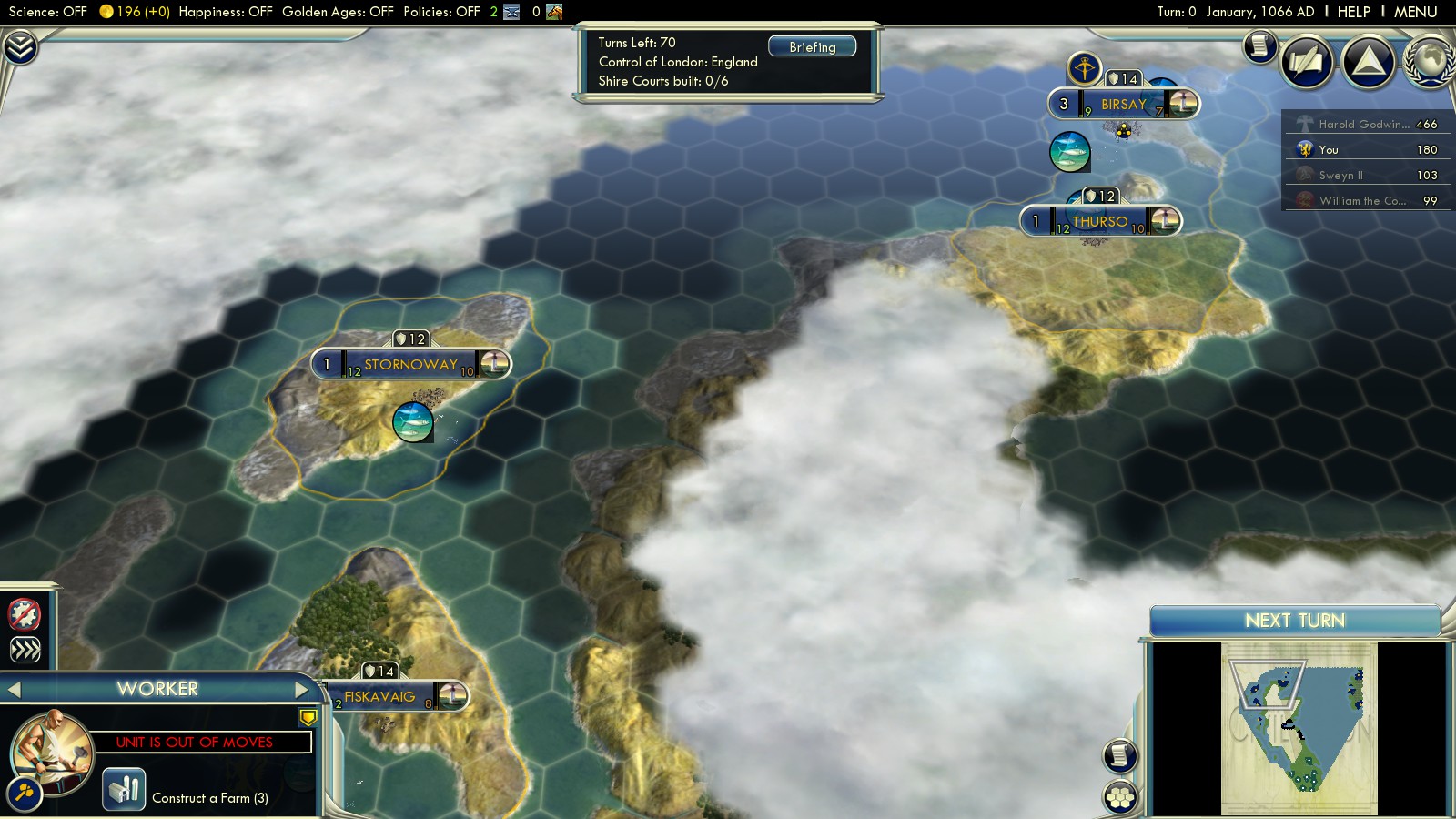The image size is (1456, 819).
Task: Open the scenario Briefing
Action: click(x=812, y=47)
